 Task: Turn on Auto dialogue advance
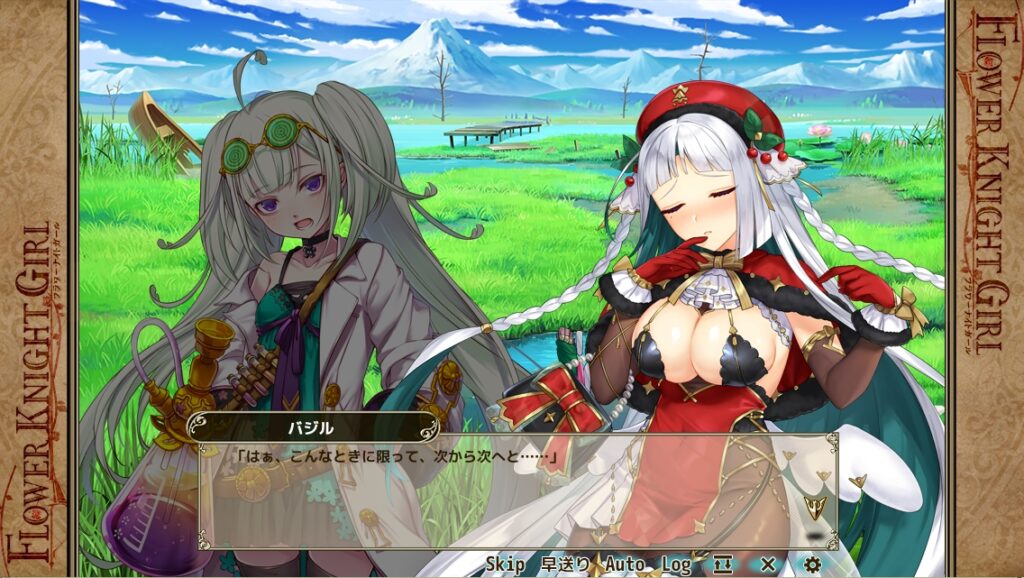[625, 565]
